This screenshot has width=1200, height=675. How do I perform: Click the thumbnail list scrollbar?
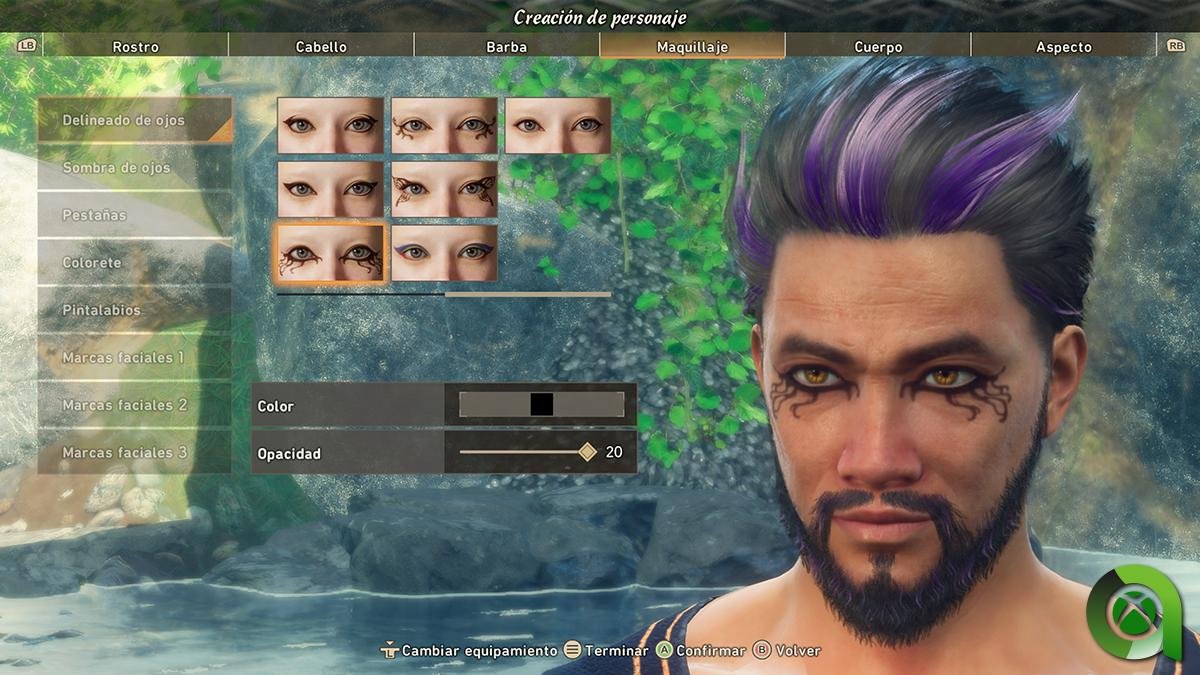[443, 295]
